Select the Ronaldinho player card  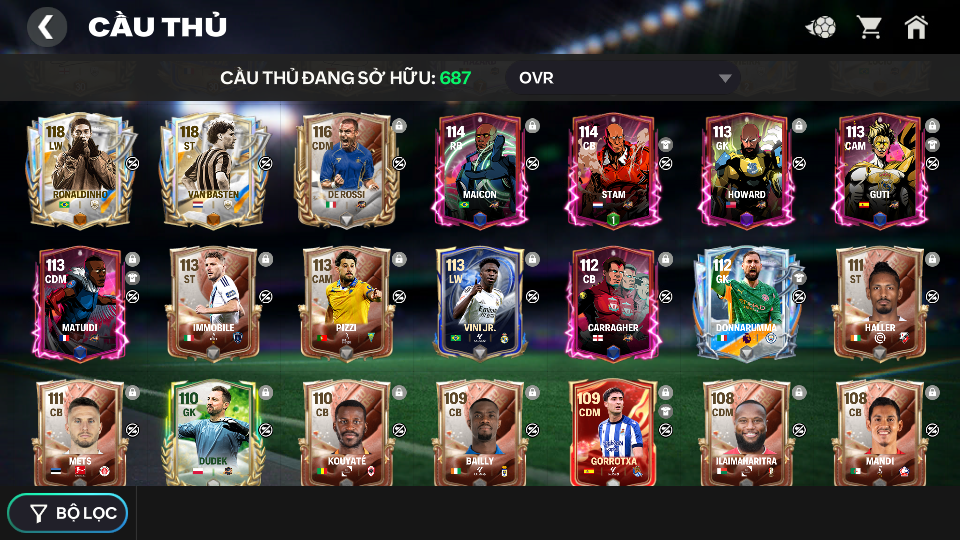pos(79,170)
